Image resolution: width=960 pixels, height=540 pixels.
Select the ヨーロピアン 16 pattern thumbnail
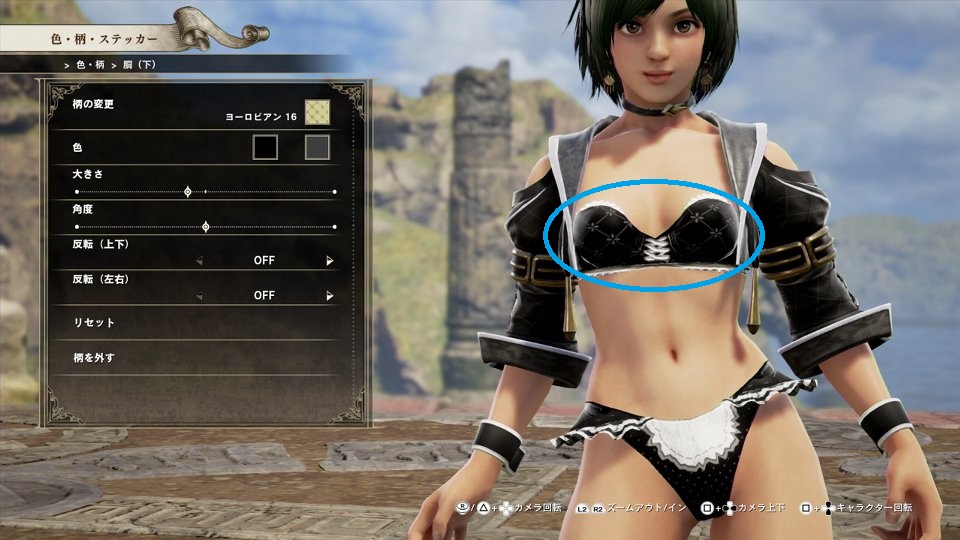(x=317, y=111)
